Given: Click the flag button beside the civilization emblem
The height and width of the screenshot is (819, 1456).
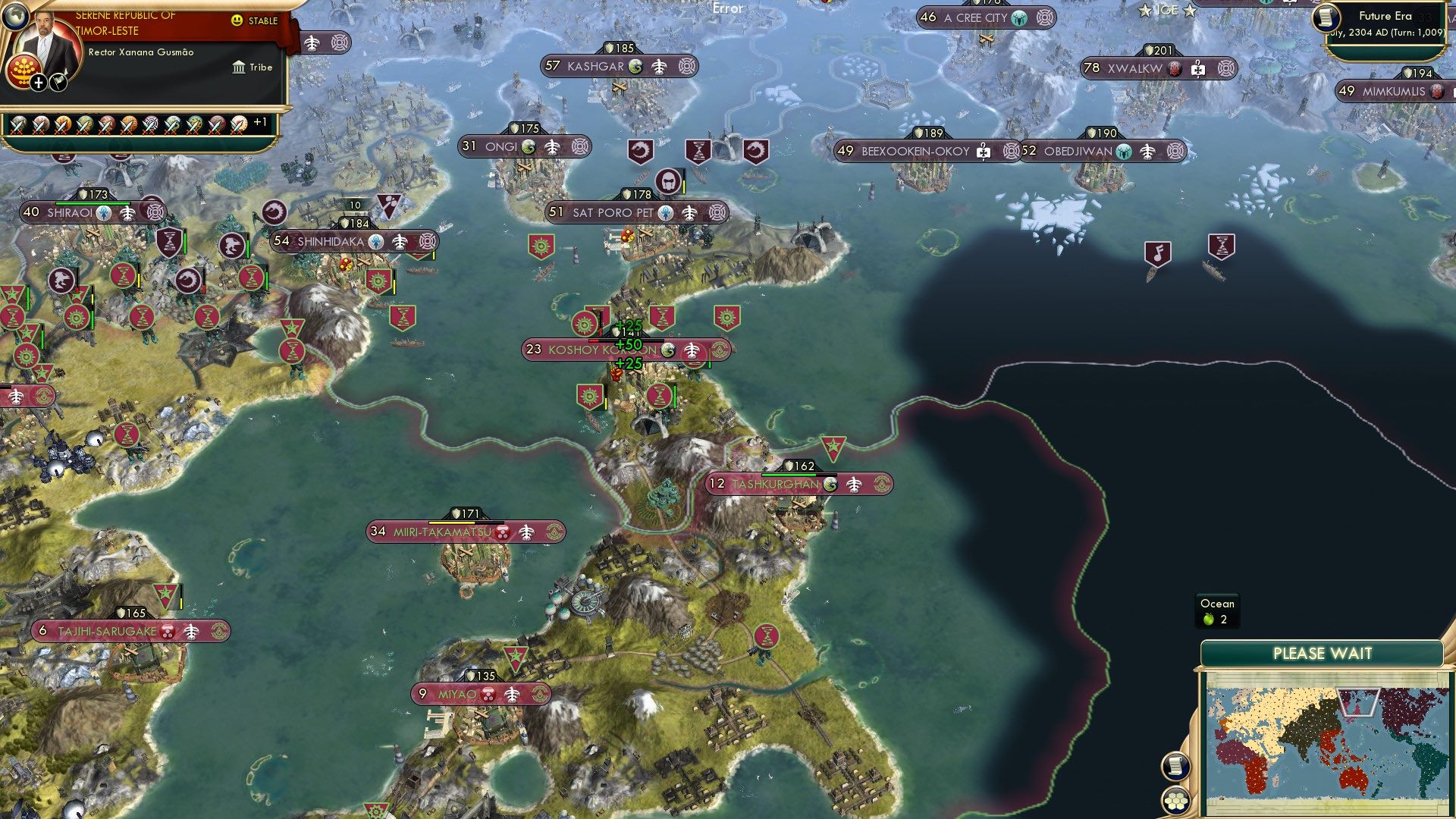Looking at the screenshot, I should pyautogui.click(x=59, y=83).
